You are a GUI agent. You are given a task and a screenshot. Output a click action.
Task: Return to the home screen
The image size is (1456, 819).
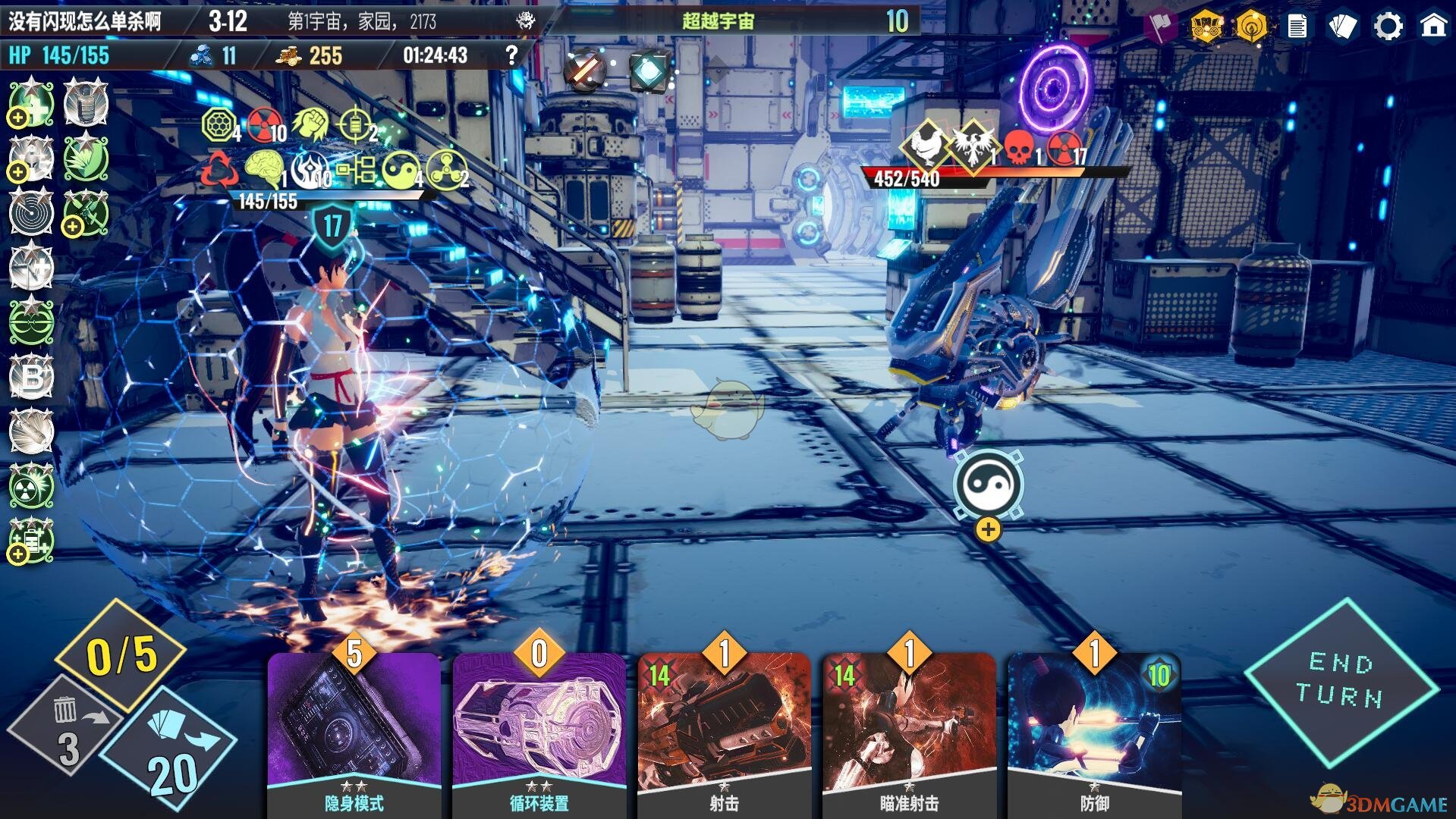pos(1433,27)
